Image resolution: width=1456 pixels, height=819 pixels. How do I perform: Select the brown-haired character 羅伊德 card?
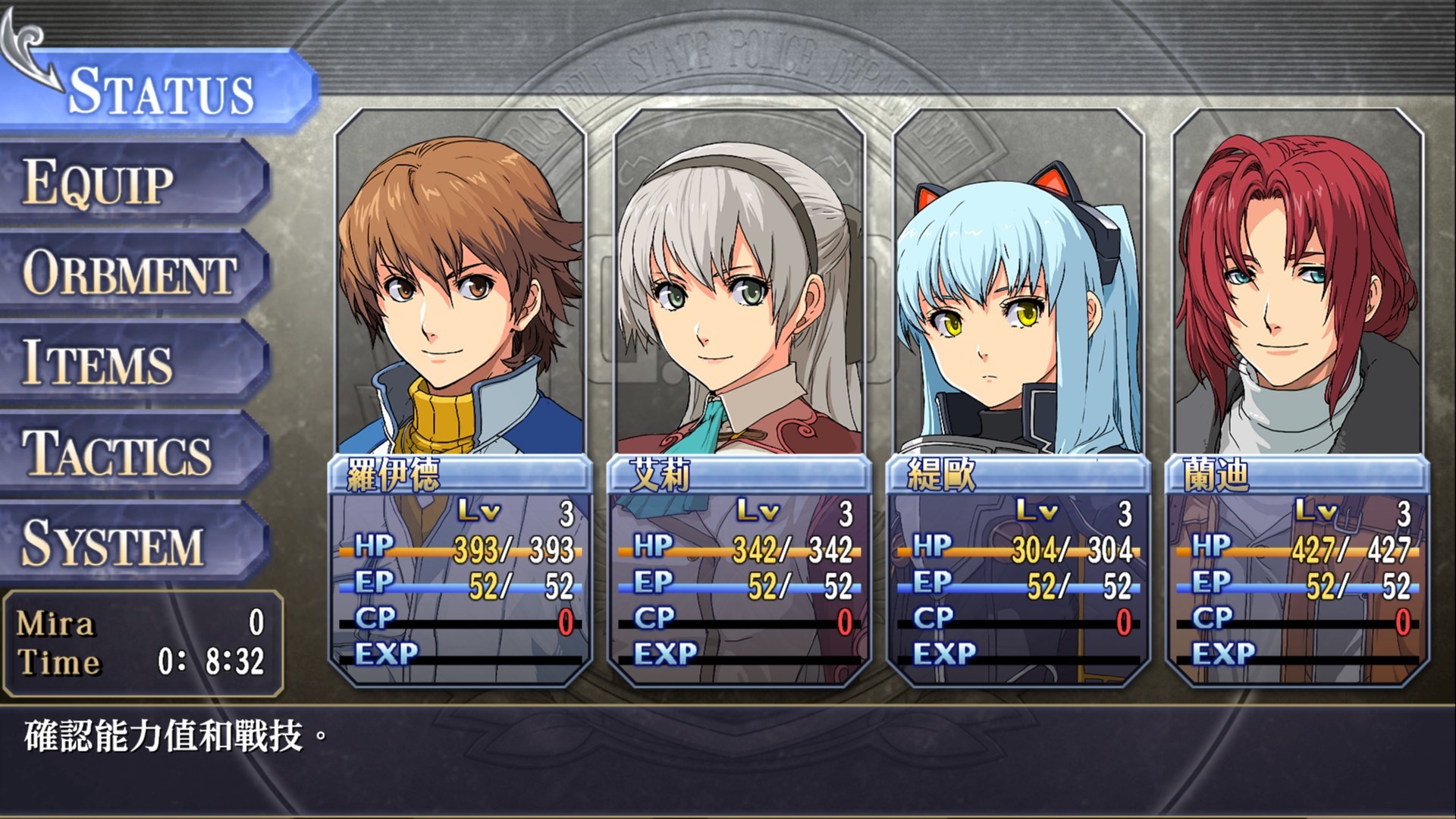[460, 394]
